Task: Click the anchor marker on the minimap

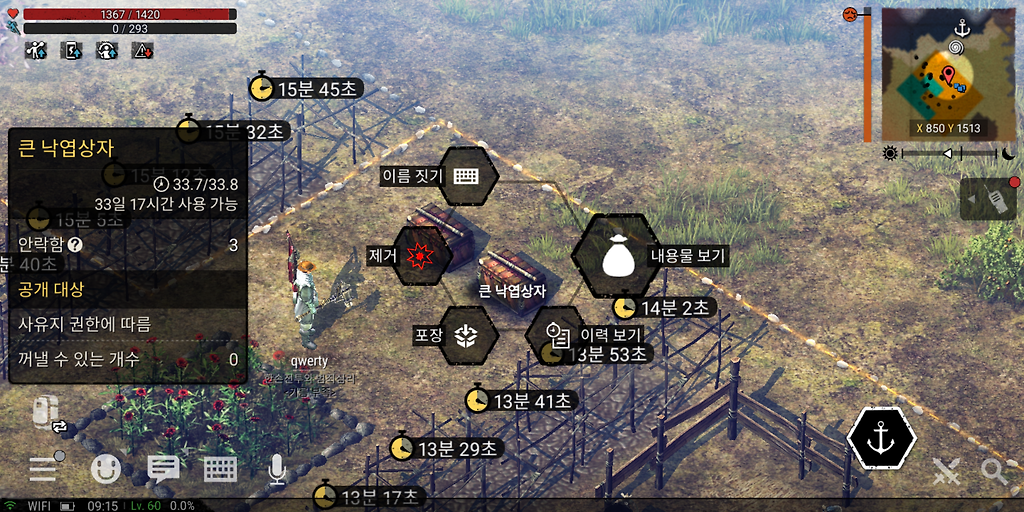Action: (x=963, y=28)
